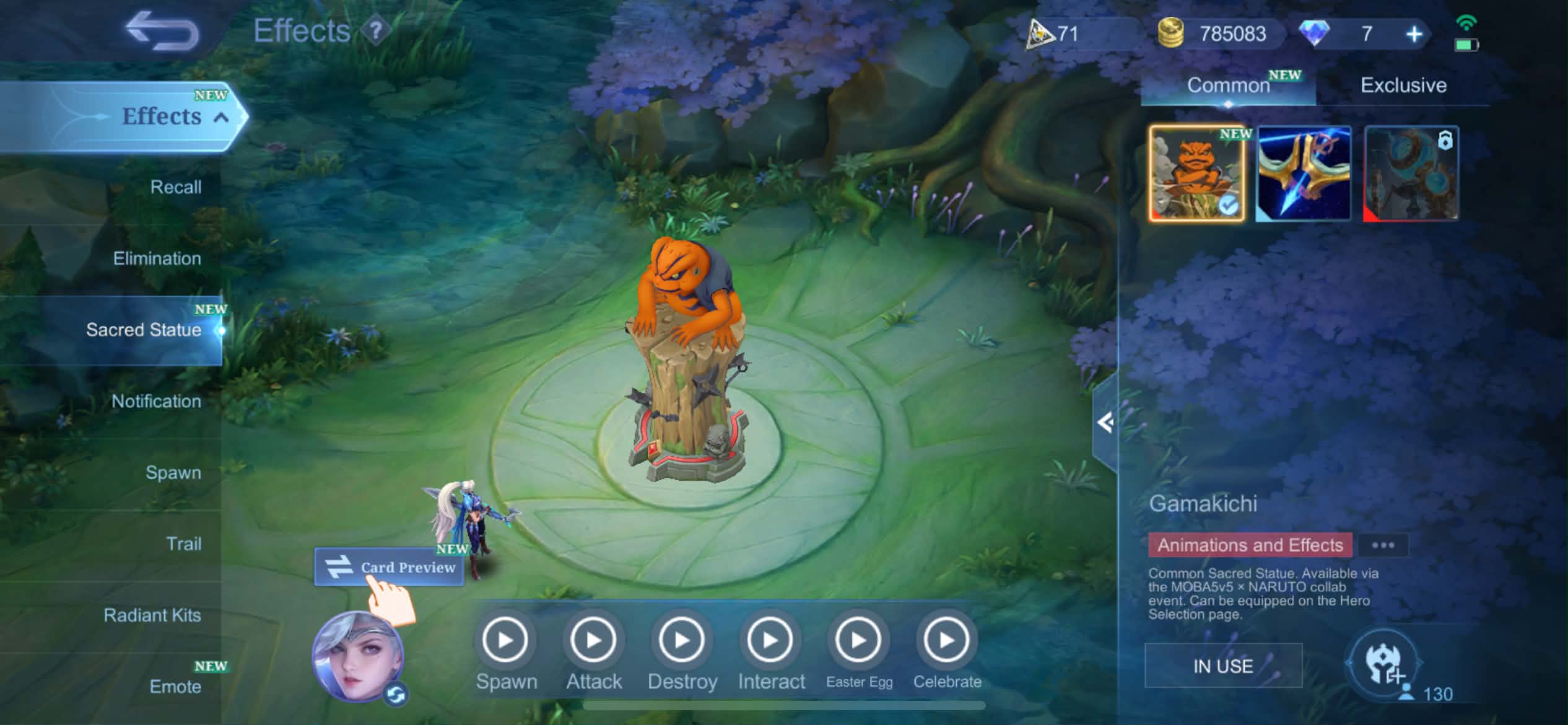Play the Attack animation
Screen dimensions: 1568x725
[593, 640]
